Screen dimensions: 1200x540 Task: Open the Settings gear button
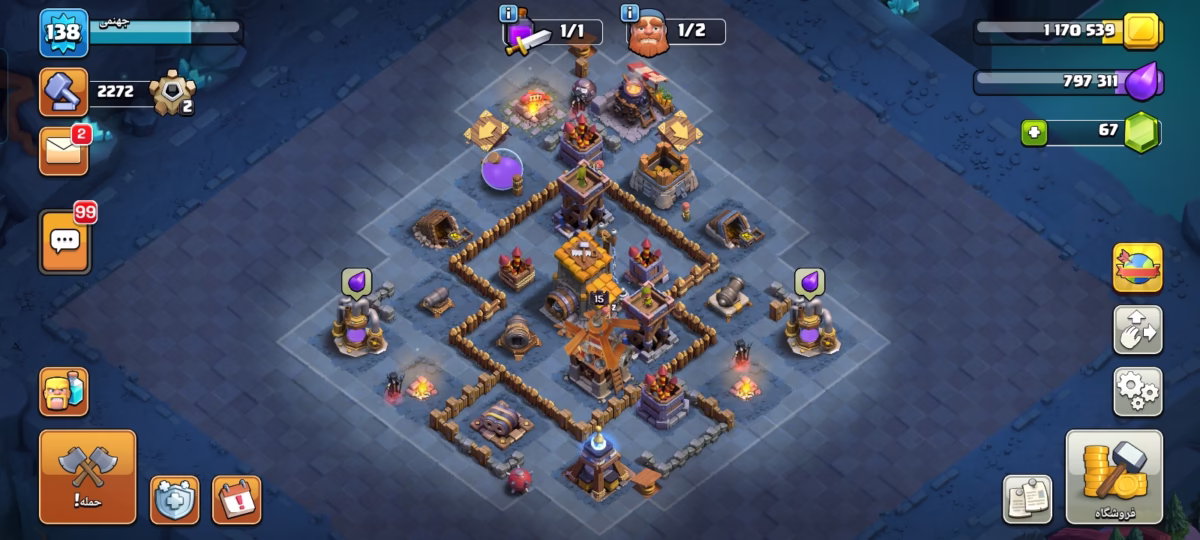(1137, 391)
